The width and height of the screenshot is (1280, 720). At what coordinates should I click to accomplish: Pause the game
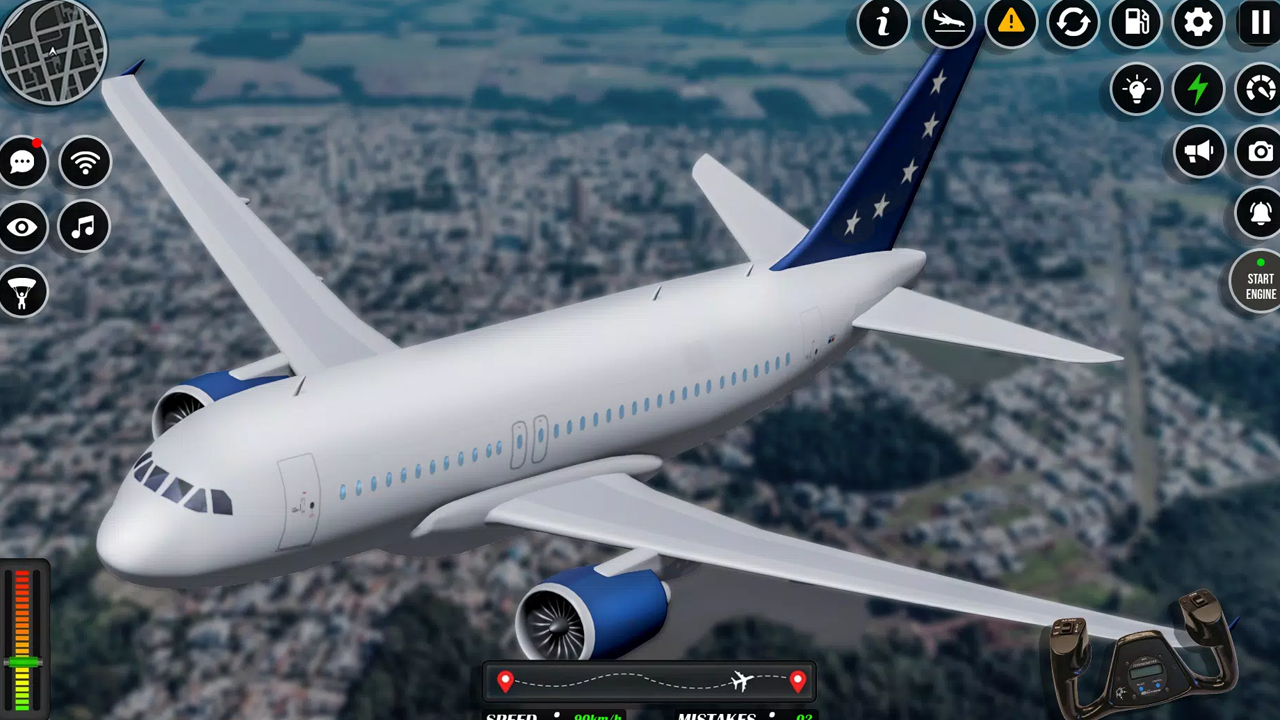[1259, 24]
